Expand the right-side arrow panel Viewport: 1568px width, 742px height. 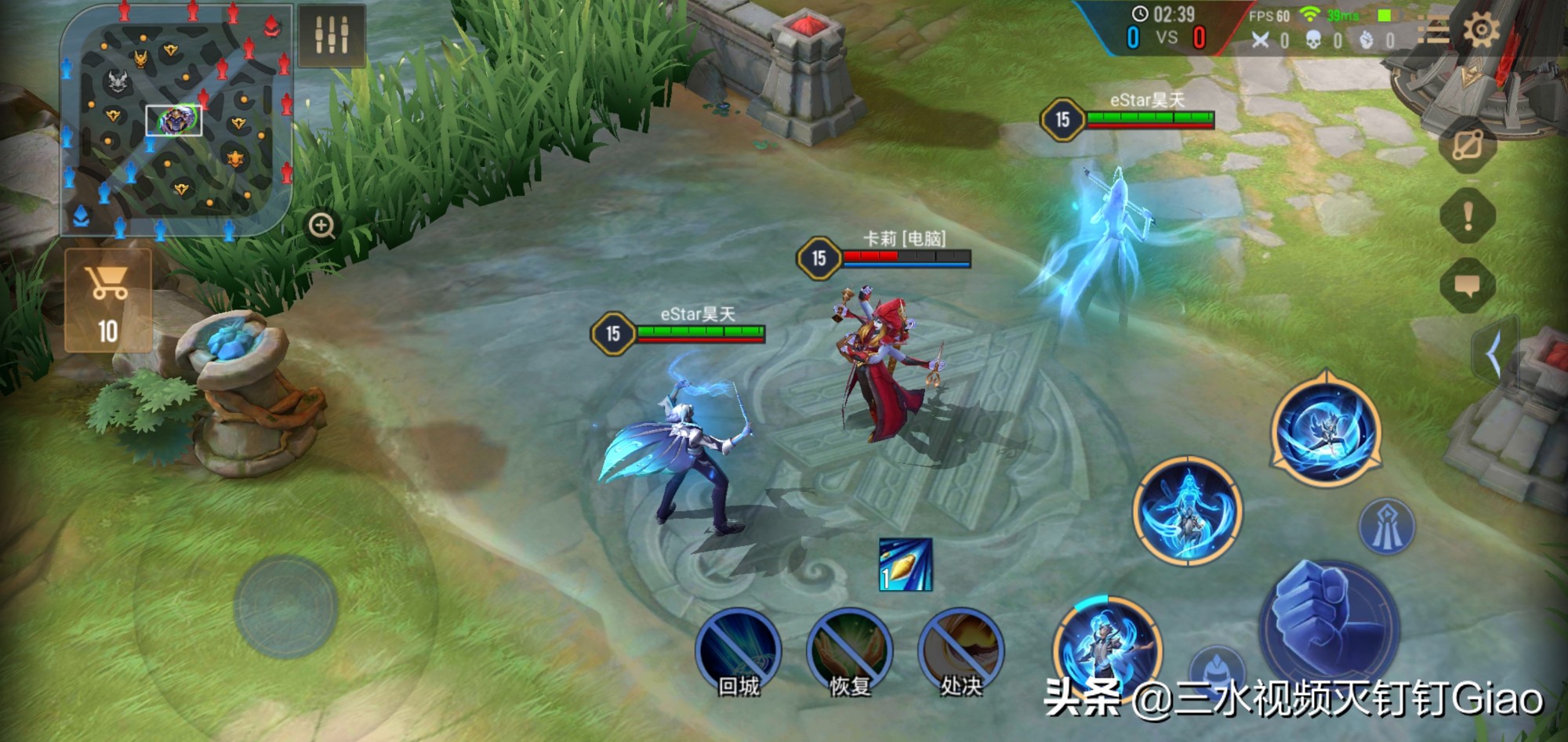click(x=1494, y=353)
